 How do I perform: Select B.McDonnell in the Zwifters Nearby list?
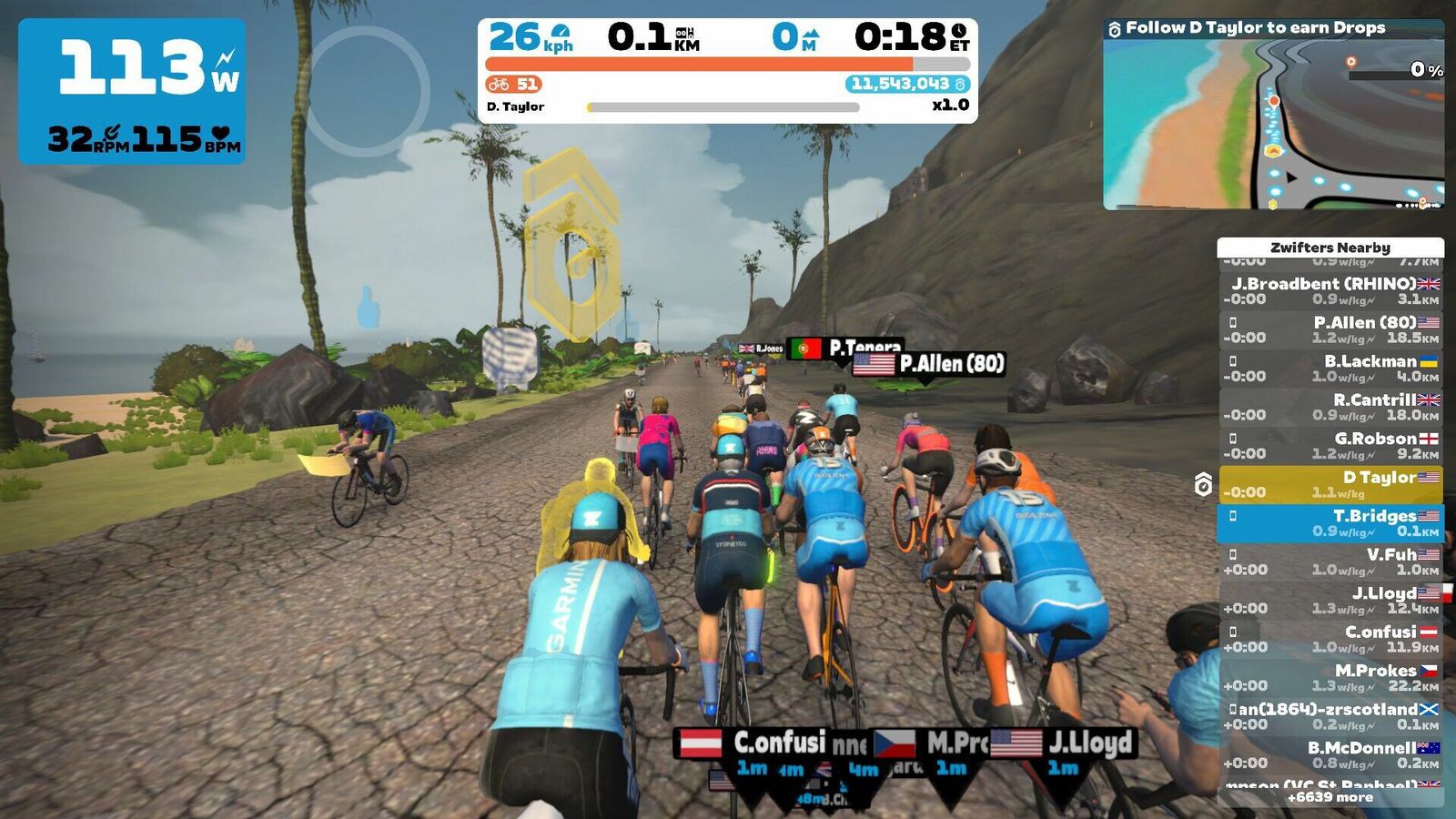(x=1330, y=755)
